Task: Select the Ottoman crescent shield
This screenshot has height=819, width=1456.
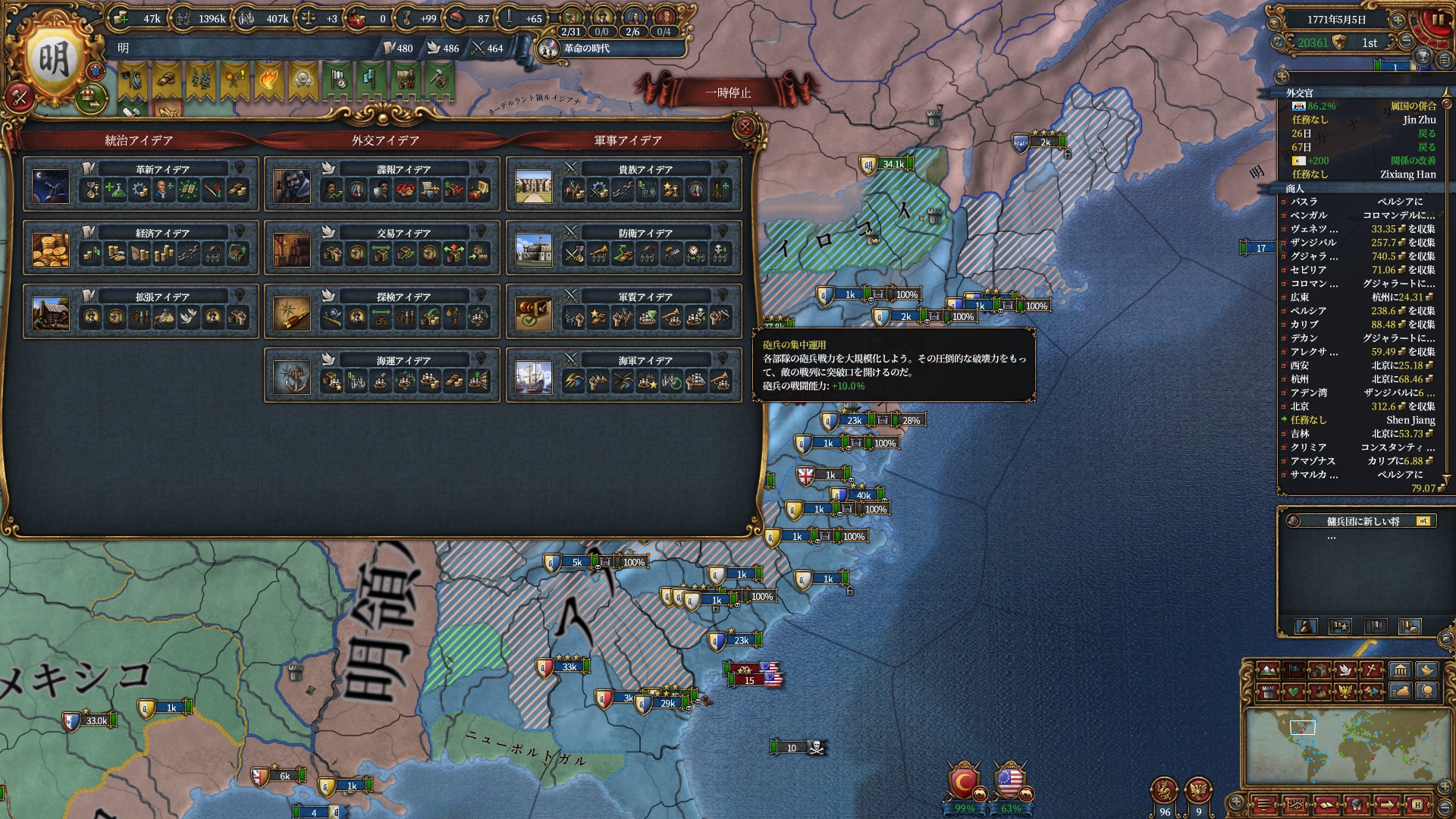Action: [964, 783]
